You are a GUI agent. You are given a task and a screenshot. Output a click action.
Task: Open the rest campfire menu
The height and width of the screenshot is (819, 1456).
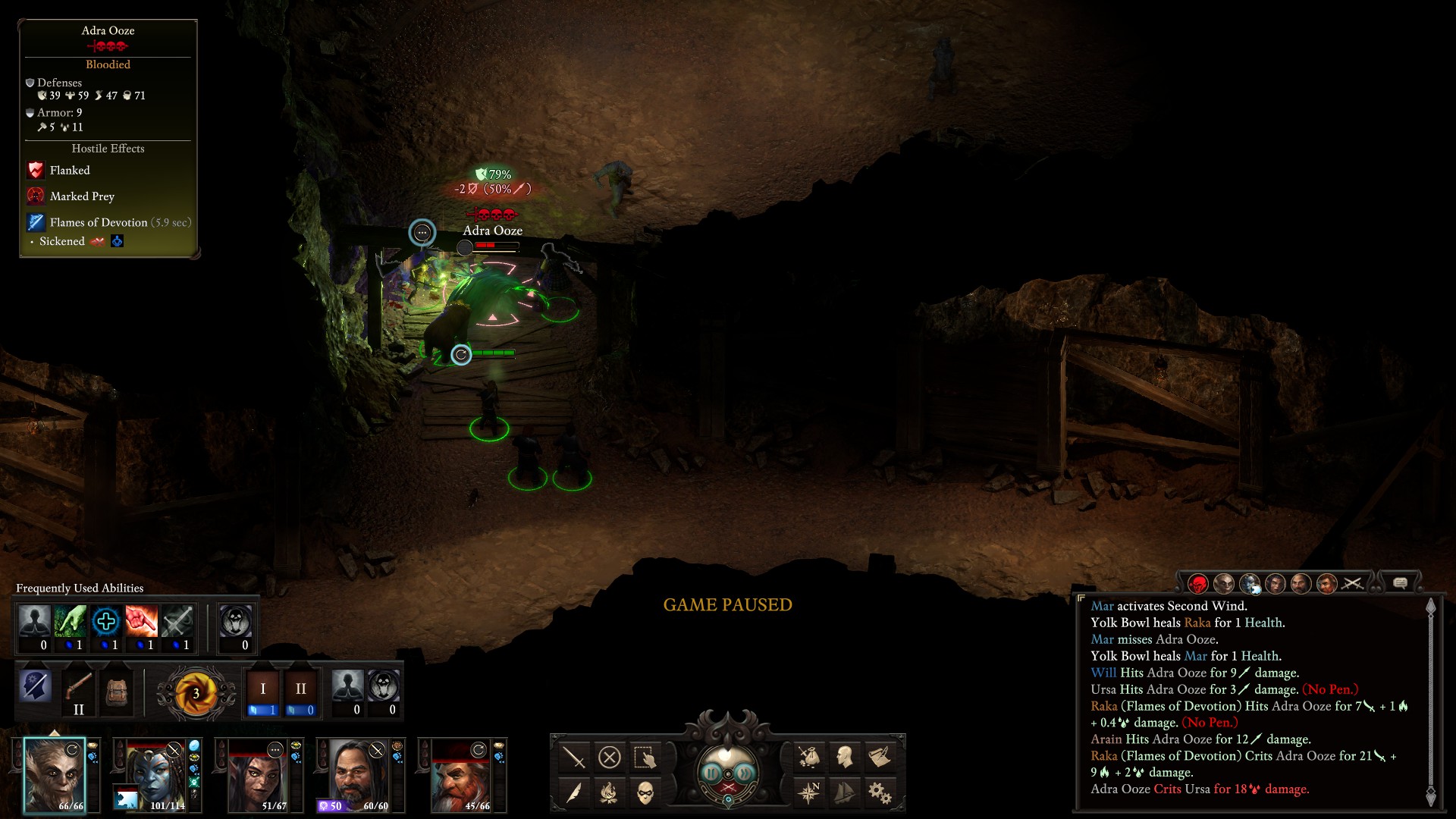click(610, 793)
